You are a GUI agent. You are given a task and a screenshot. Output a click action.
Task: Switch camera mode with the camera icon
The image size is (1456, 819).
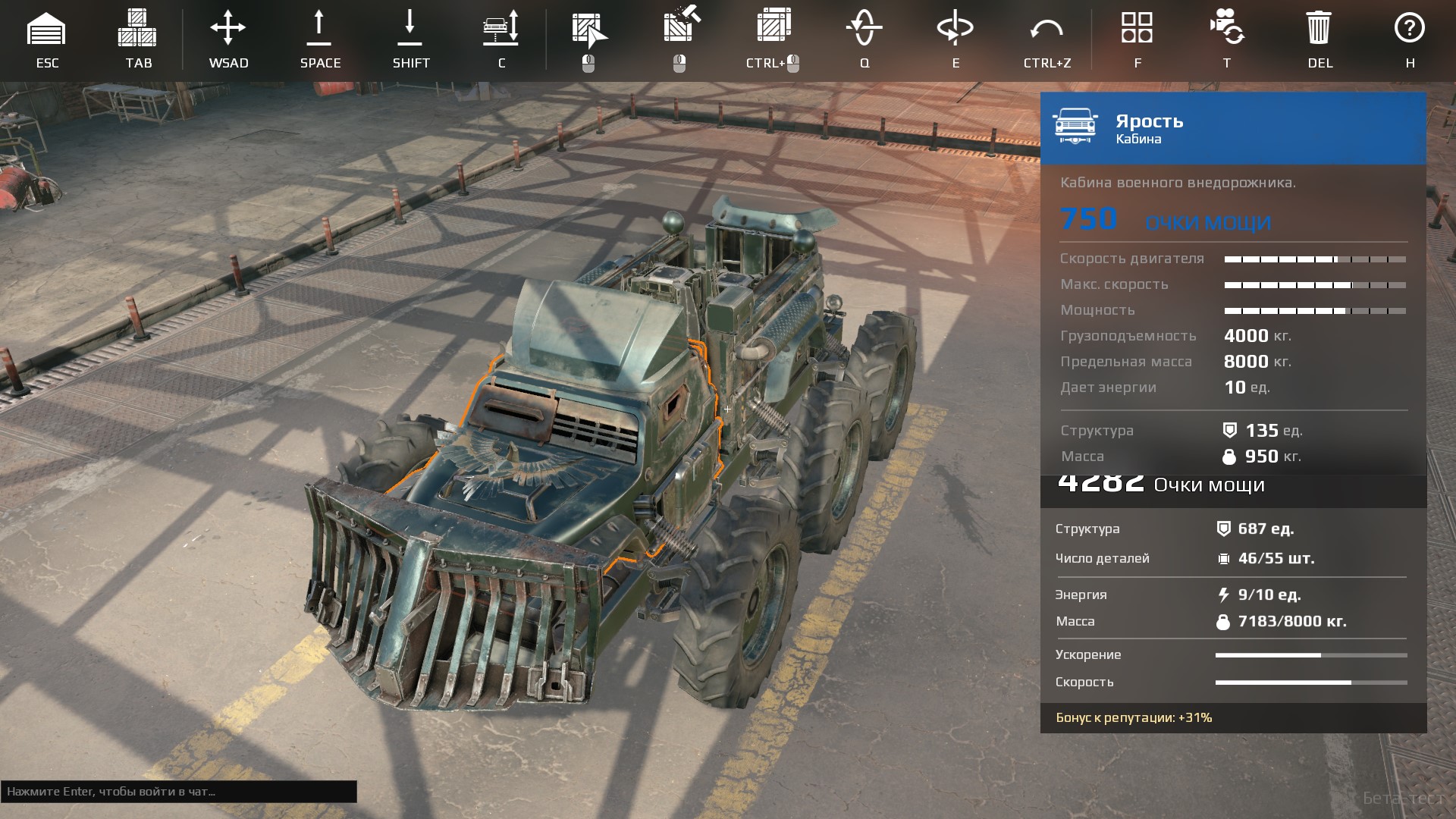pyautogui.click(x=1227, y=27)
